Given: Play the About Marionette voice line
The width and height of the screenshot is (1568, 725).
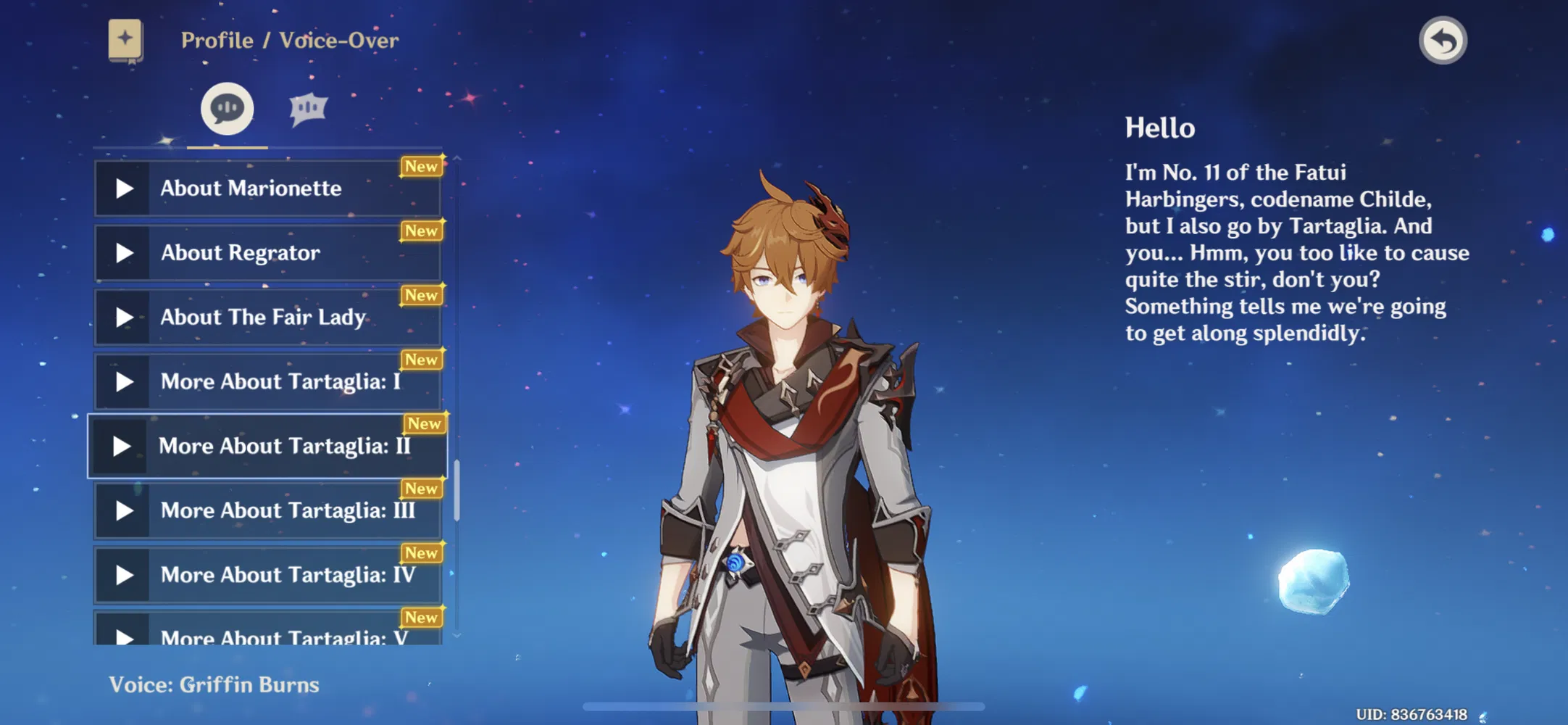Looking at the screenshot, I should tap(124, 188).
